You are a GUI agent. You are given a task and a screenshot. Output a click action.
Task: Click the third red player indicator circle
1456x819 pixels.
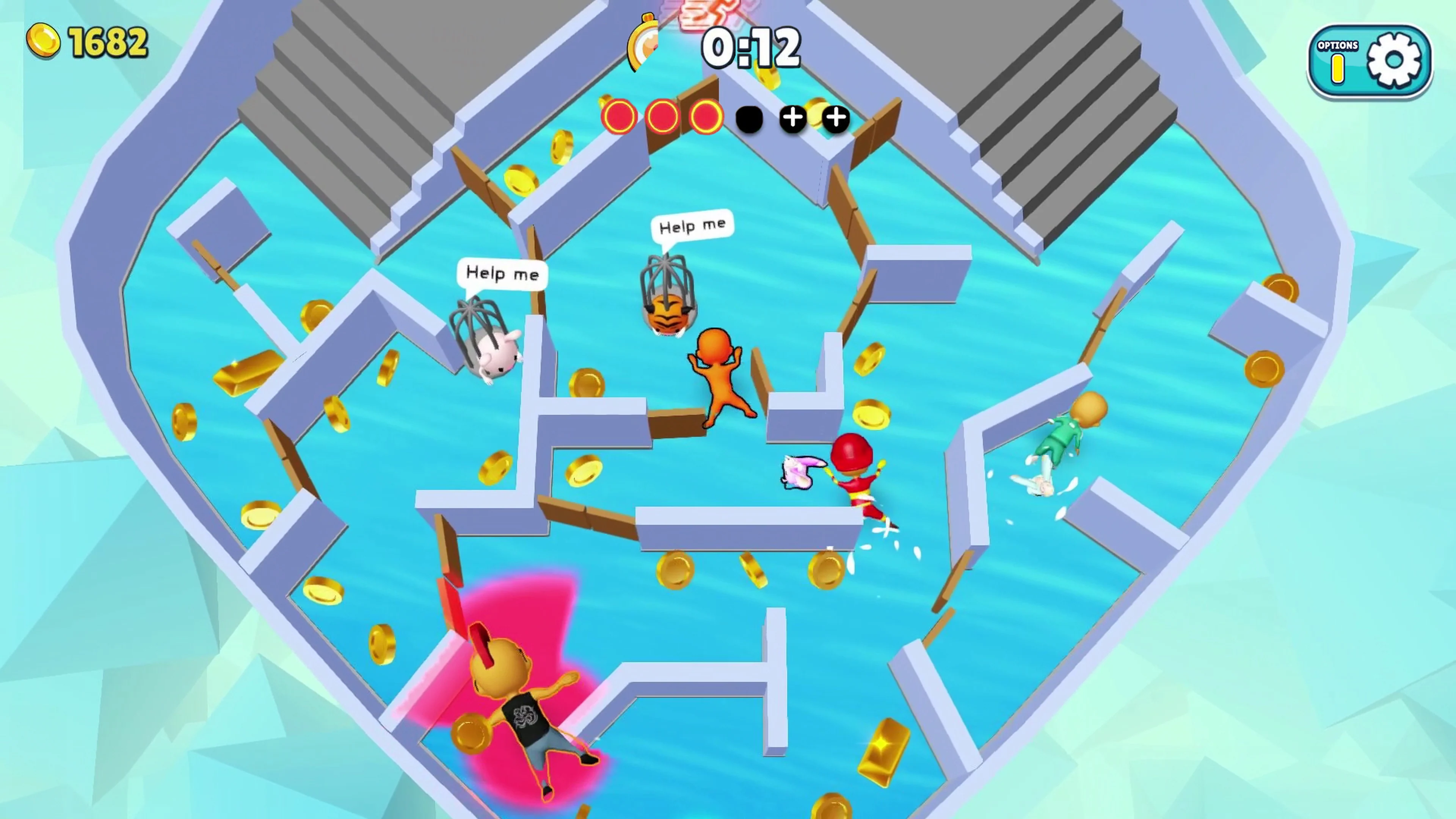click(705, 117)
